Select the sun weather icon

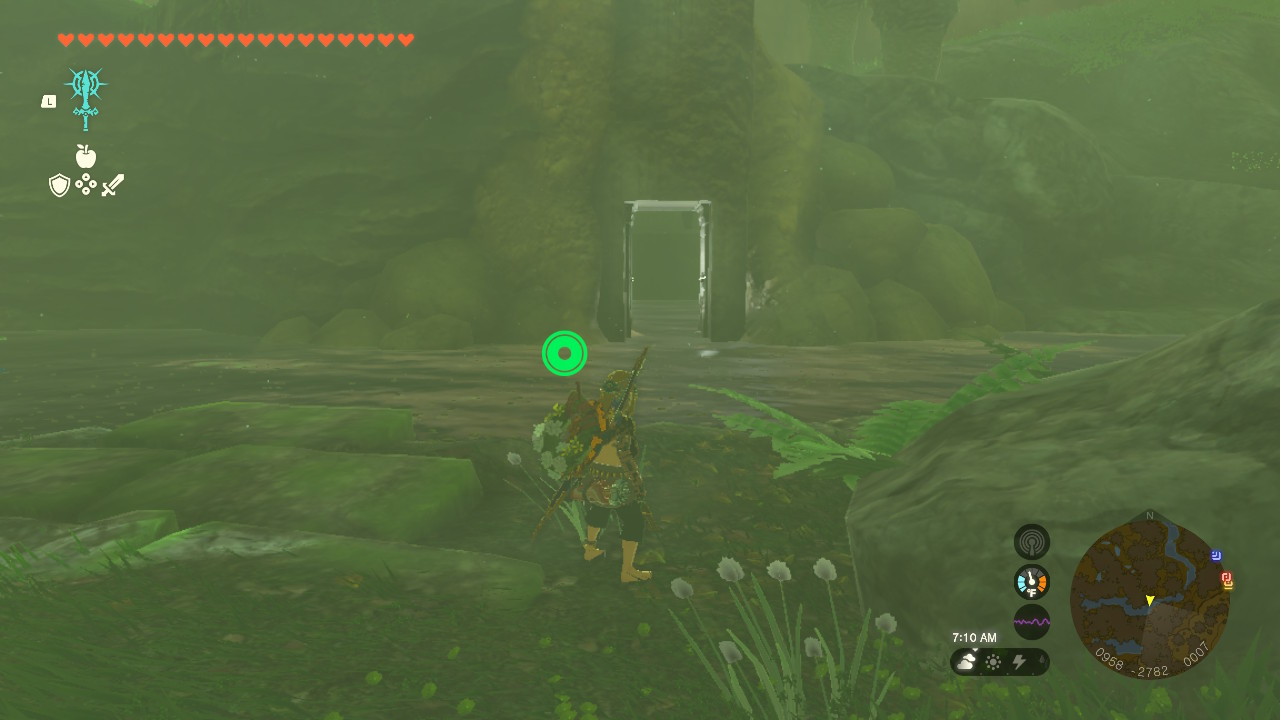coord(993,660)
